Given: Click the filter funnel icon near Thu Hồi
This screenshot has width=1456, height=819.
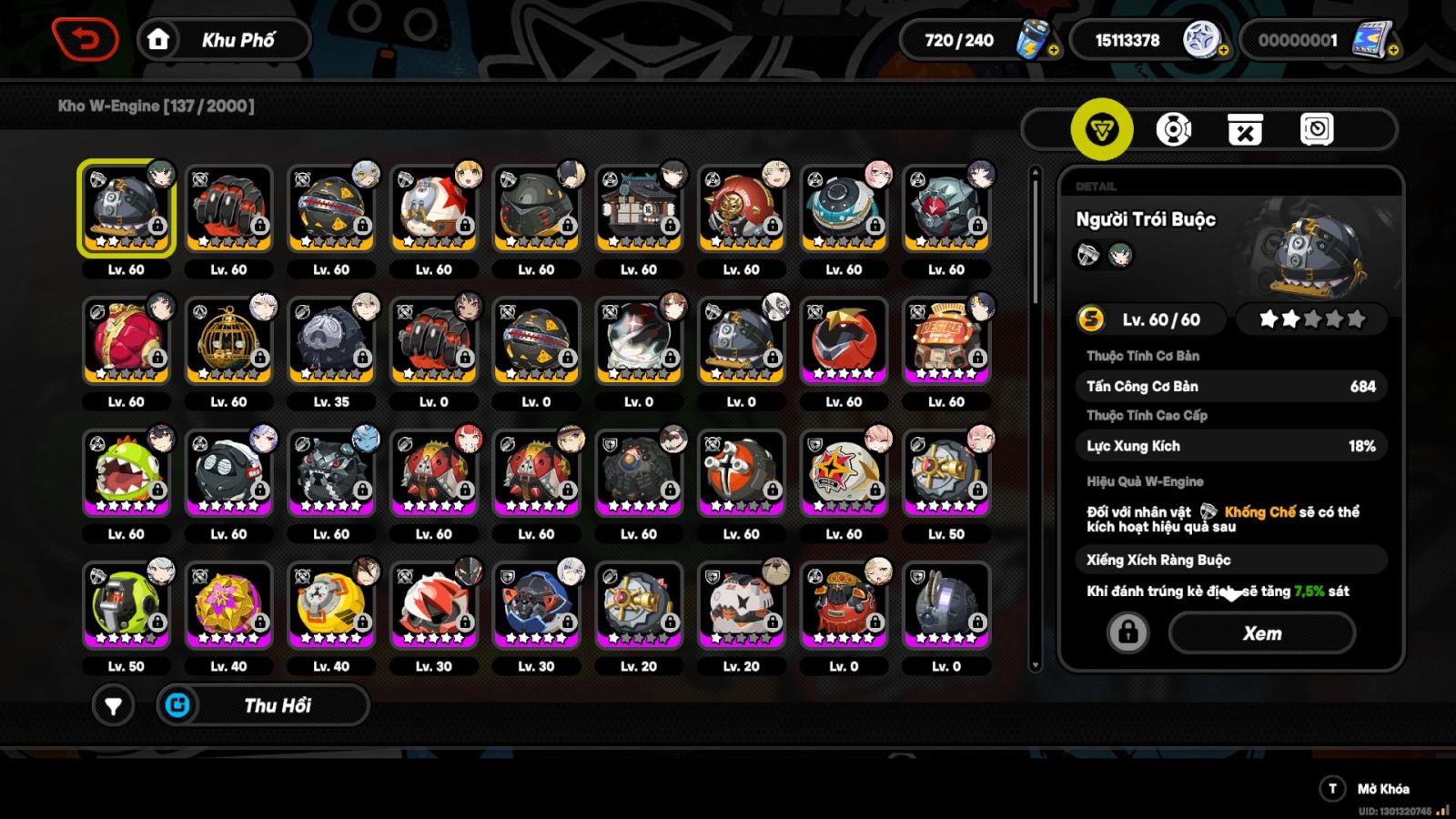Looking at the screenshot, I should [x=114, y=705].
